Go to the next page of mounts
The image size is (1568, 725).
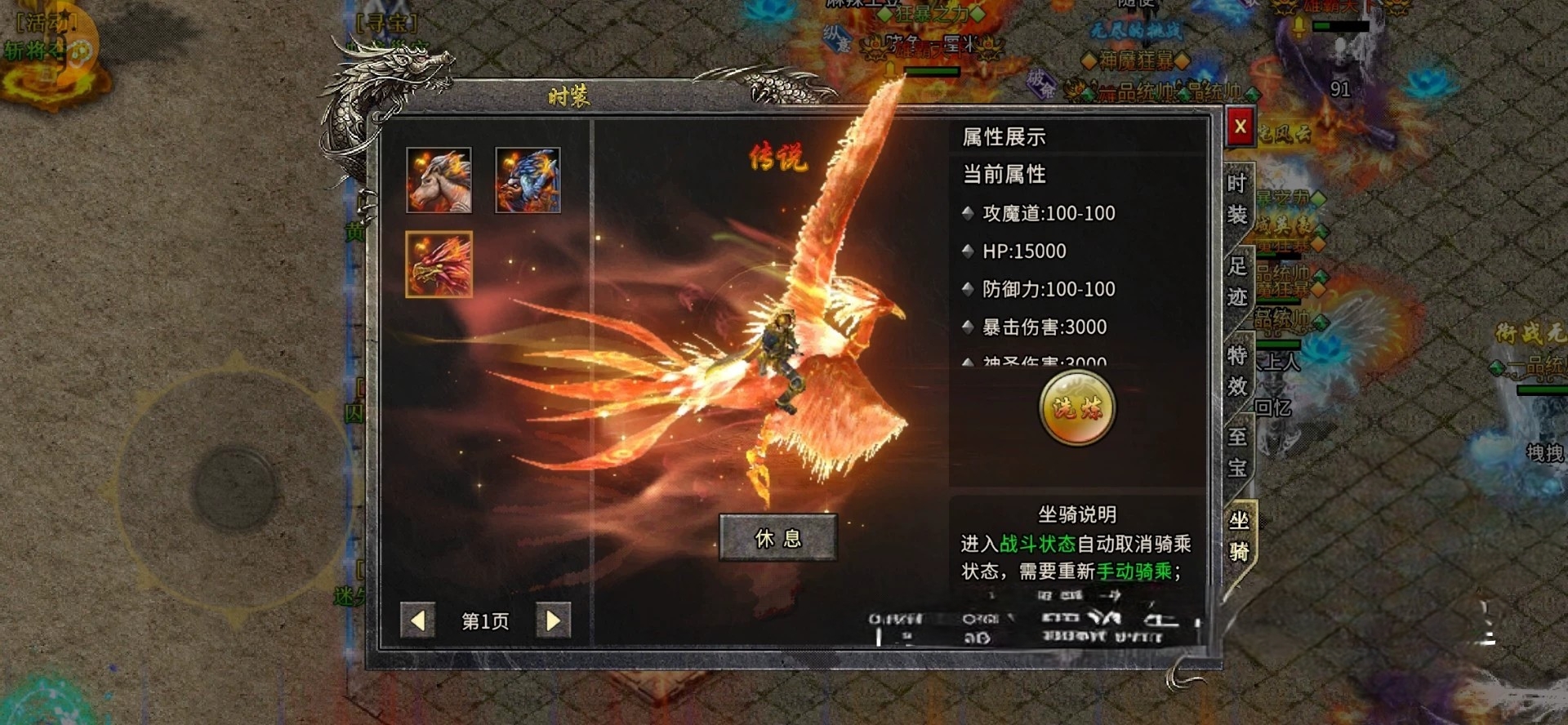tap(553, 621)
